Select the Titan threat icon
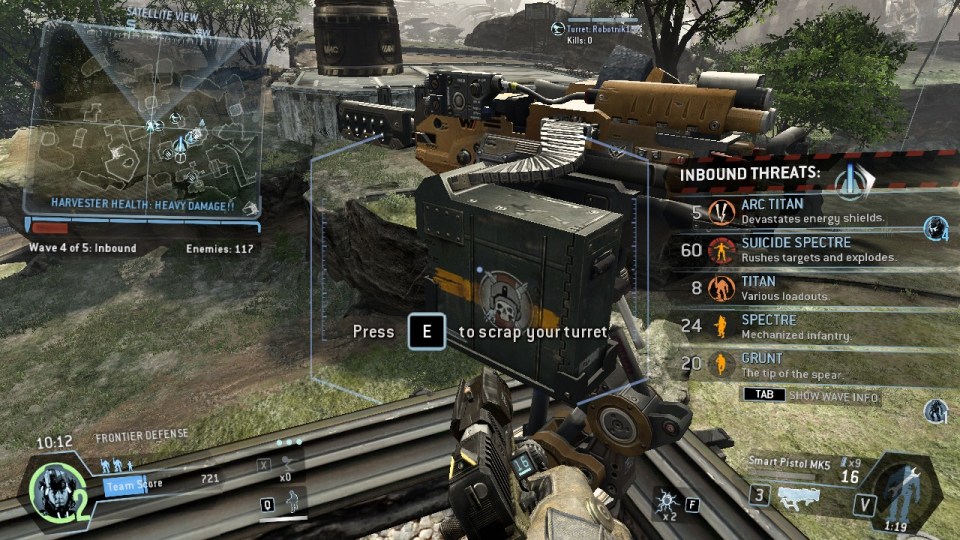The width and height of the screenshot is (960, 540). [x=721, y=289]
